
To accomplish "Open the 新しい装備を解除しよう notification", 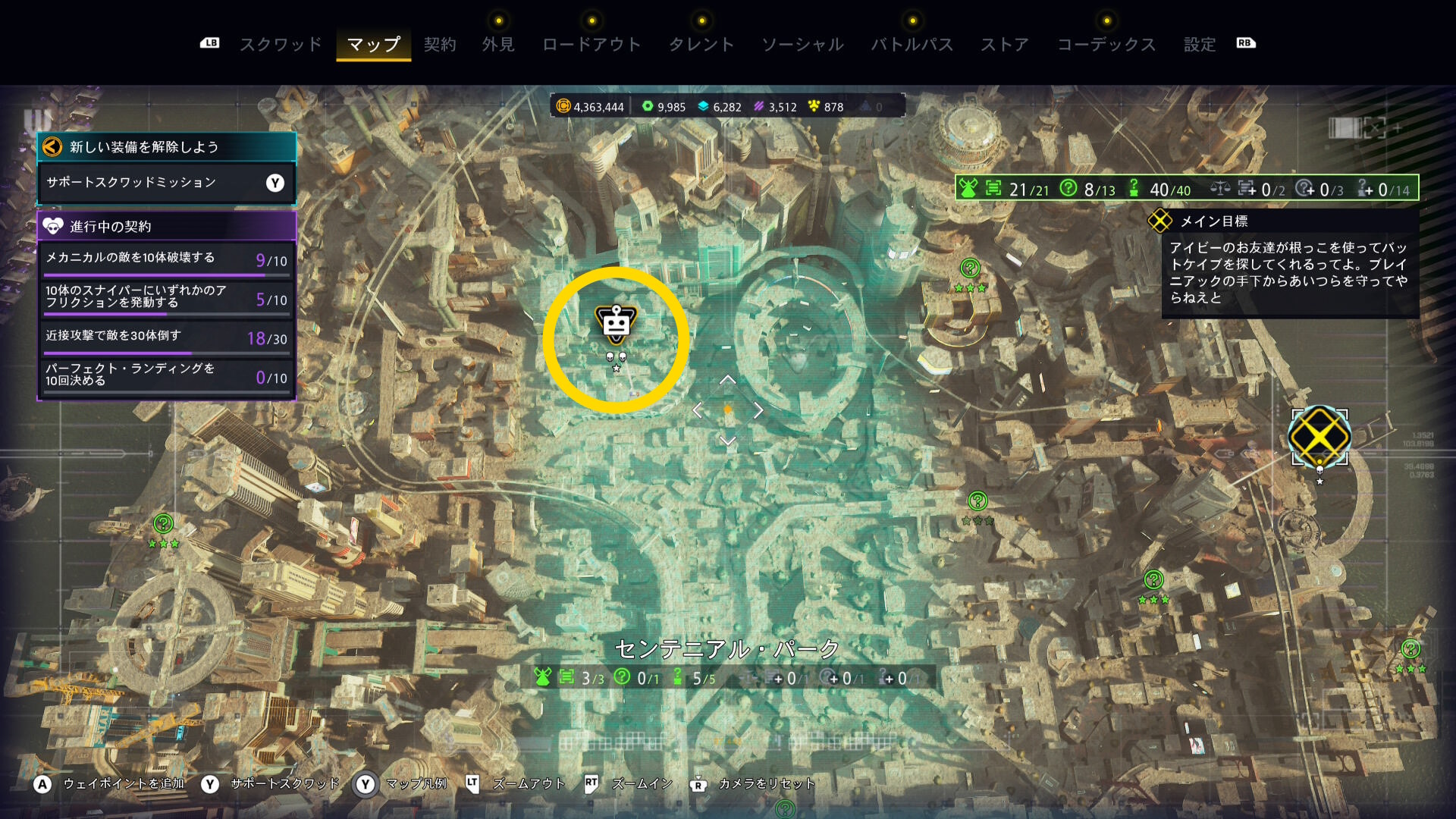I will click(166, 147).
